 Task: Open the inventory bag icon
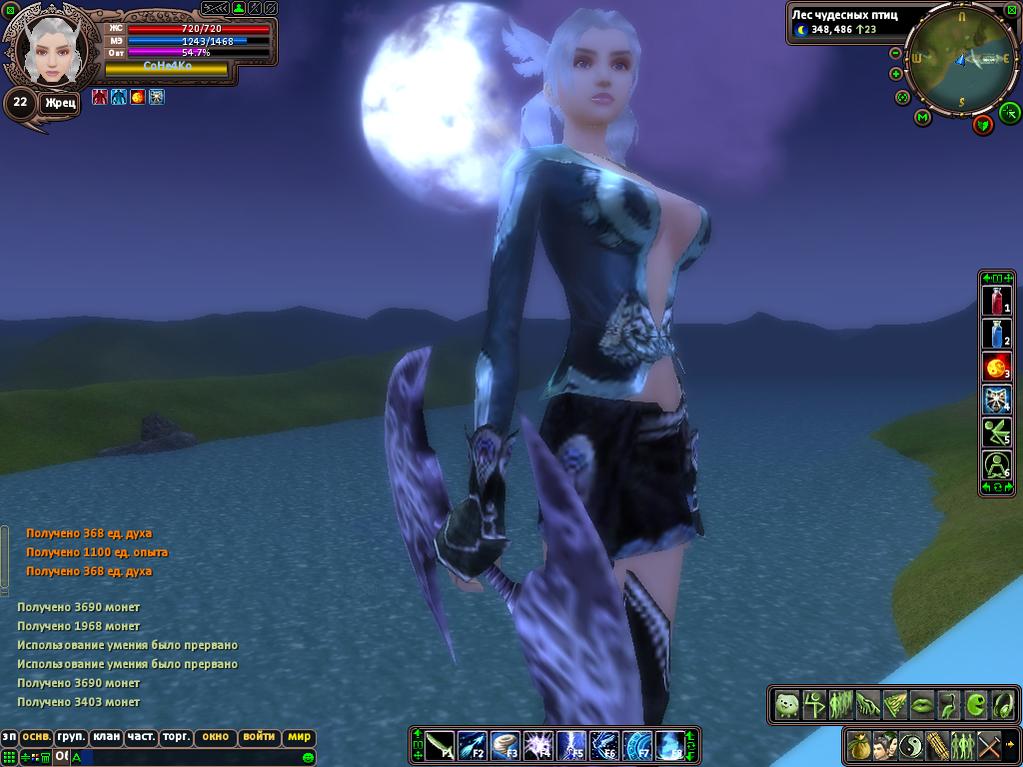click(858, 746)
